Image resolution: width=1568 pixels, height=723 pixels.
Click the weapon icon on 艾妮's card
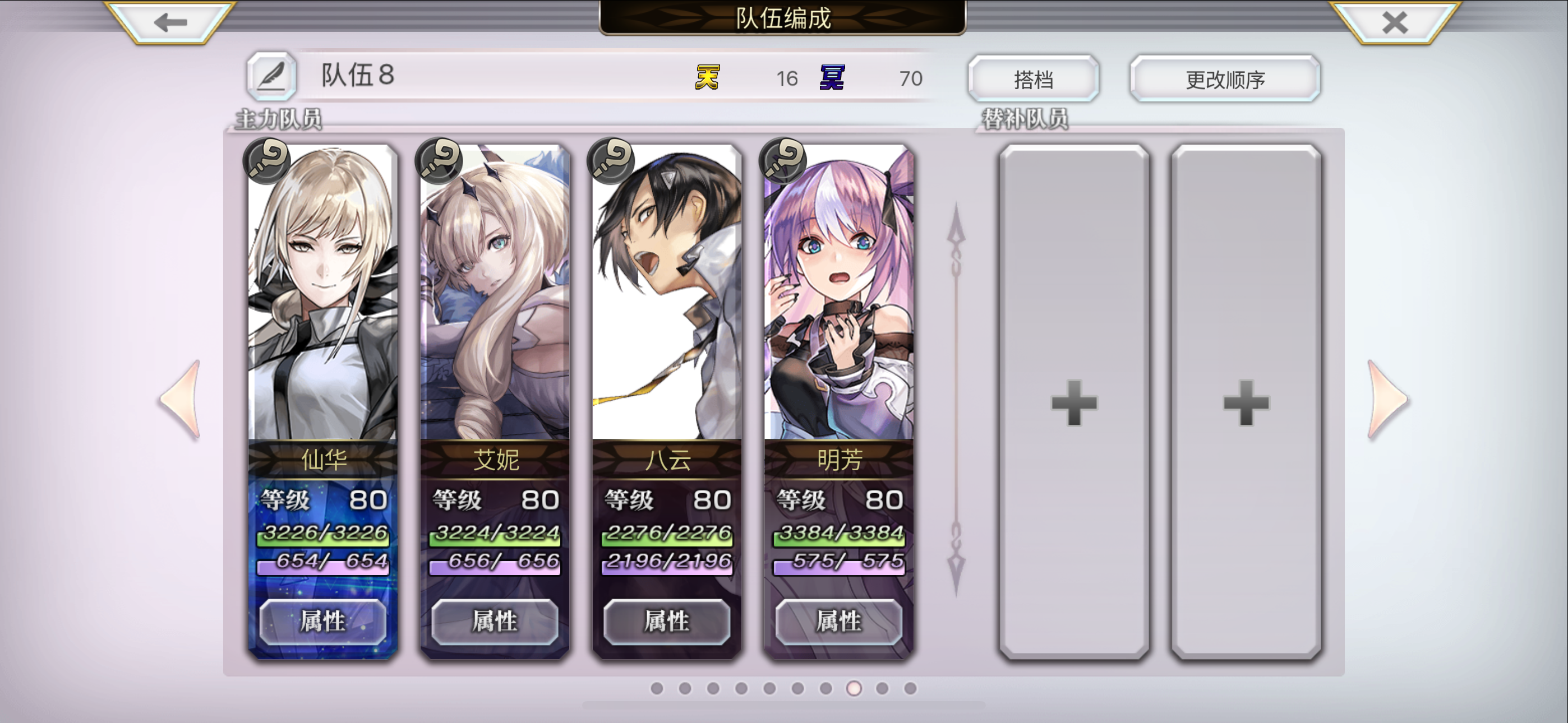[x=438, y=162]
